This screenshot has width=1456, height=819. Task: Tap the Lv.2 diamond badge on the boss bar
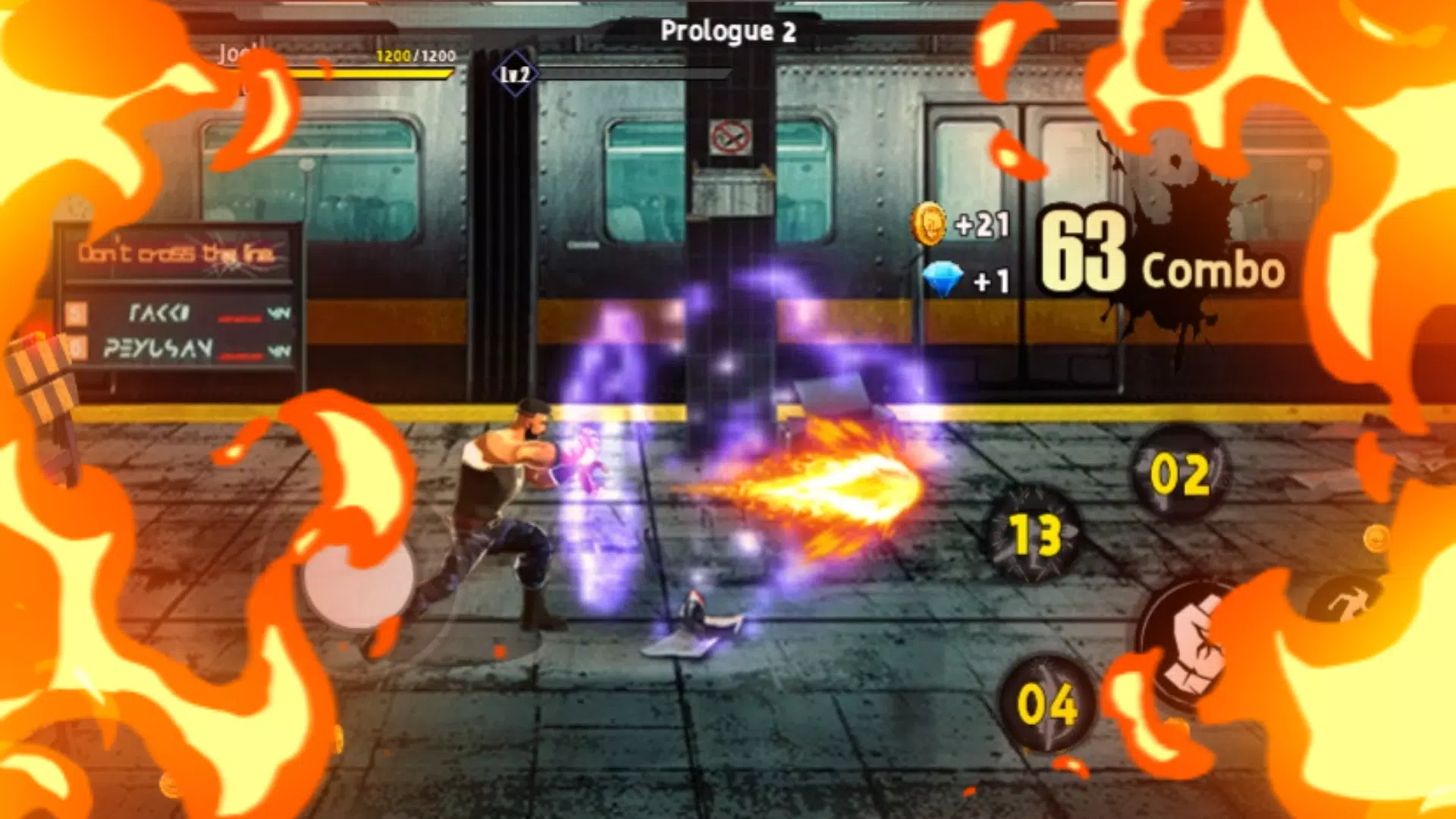pos(516,73)
